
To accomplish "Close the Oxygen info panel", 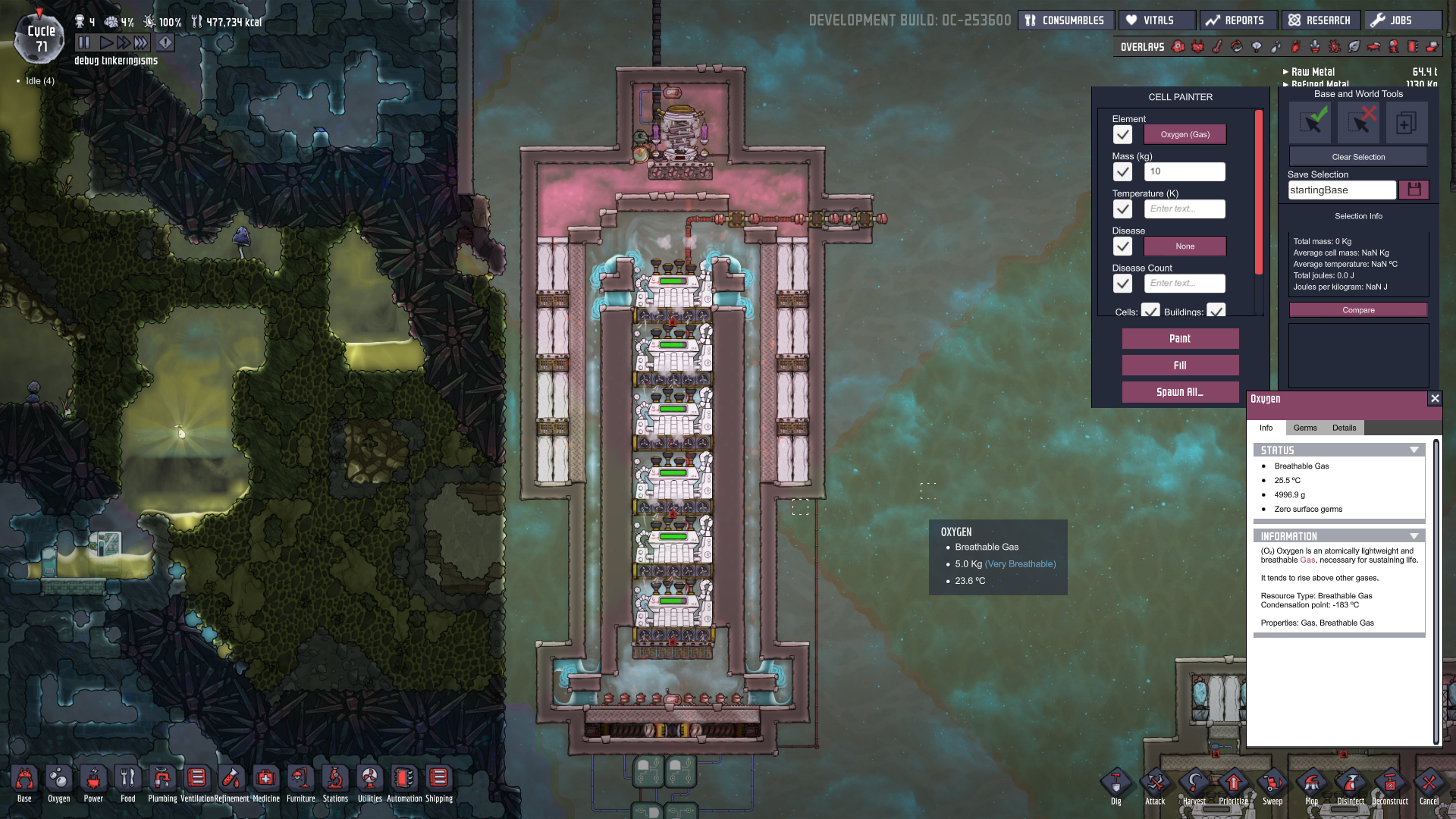I will 1434,399.
